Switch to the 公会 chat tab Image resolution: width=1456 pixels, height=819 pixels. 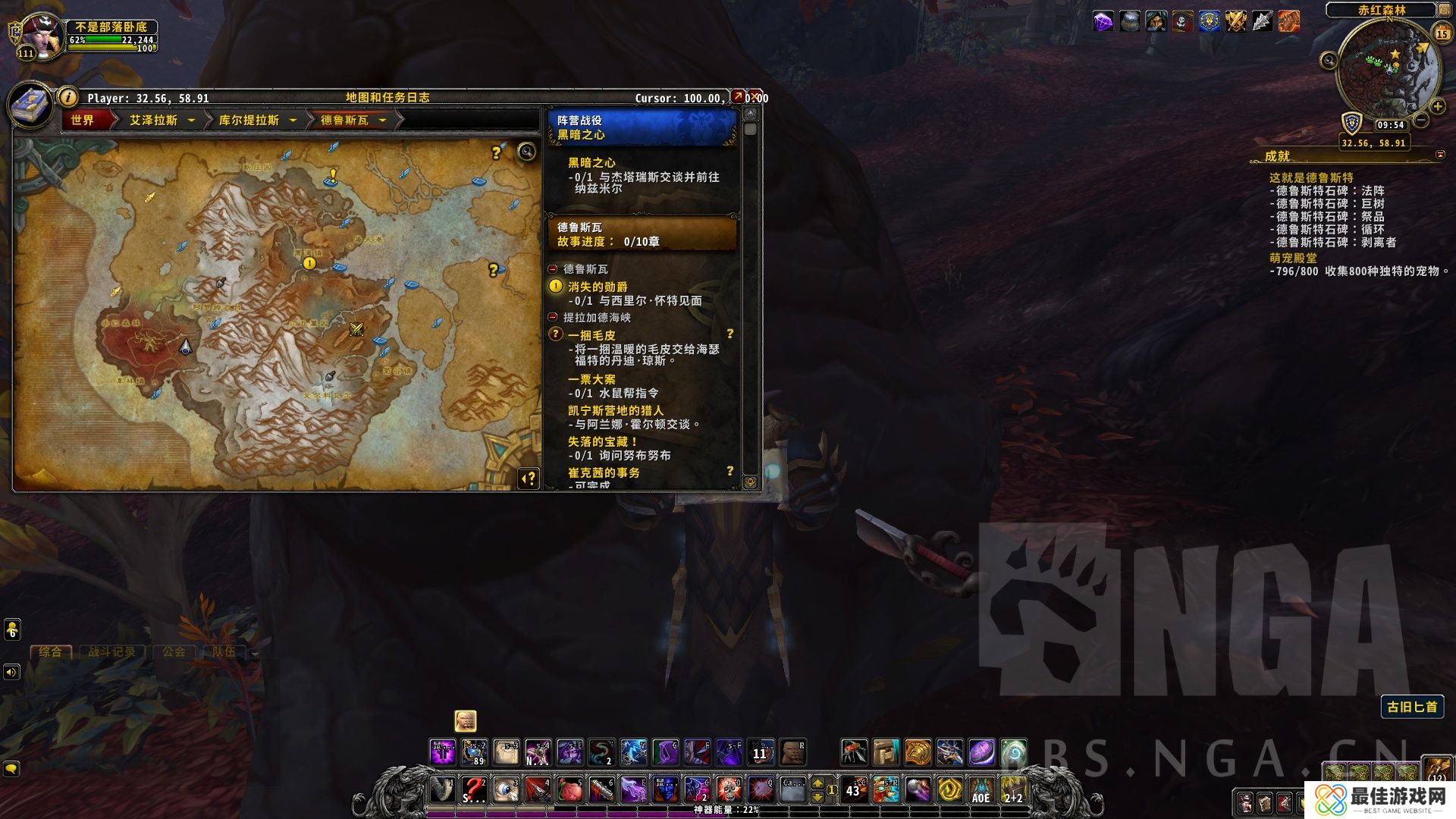tap(174, 651)
